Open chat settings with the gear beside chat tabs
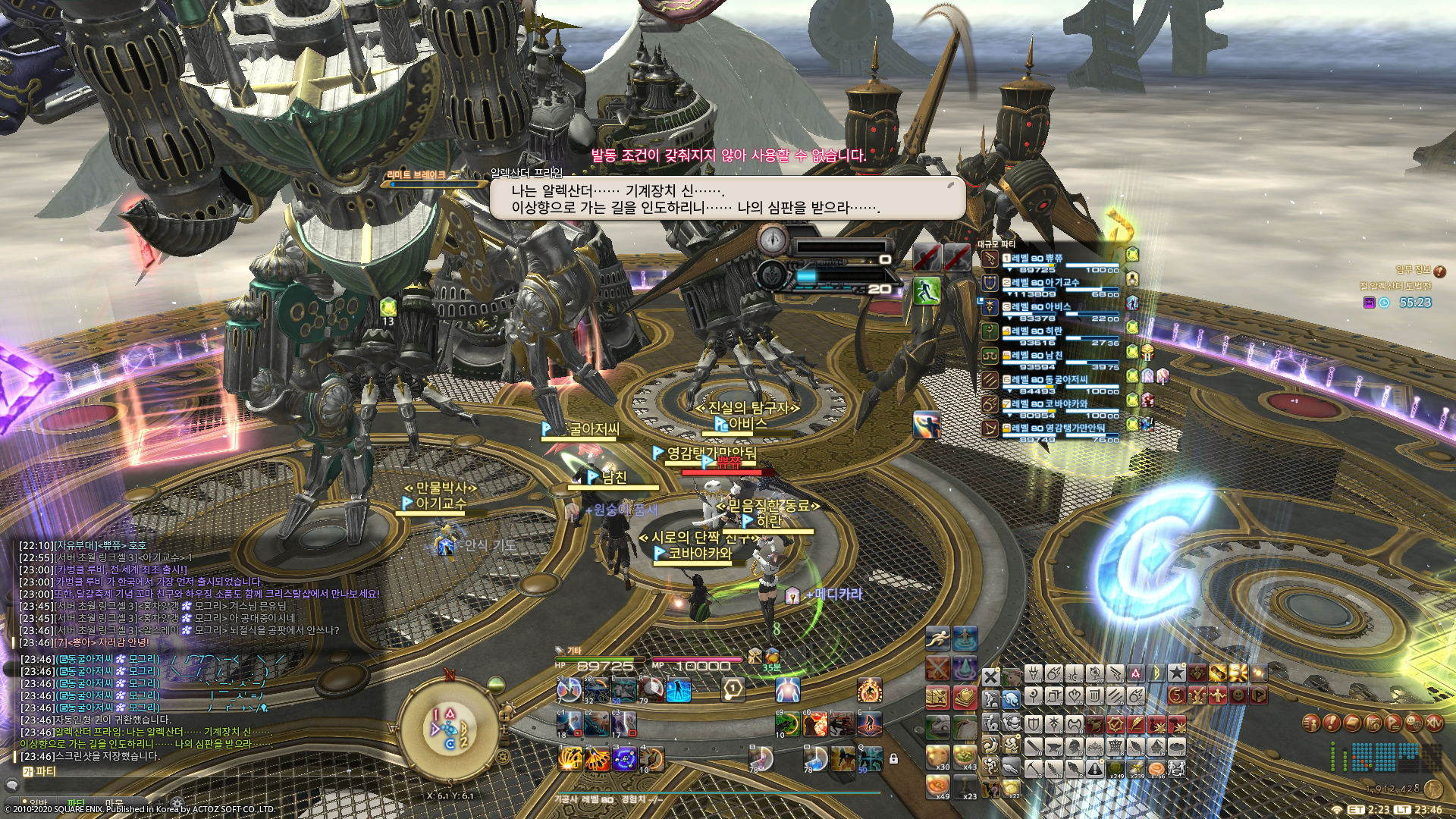Viewport: 1456px width, 819px height. click(177, 802)
